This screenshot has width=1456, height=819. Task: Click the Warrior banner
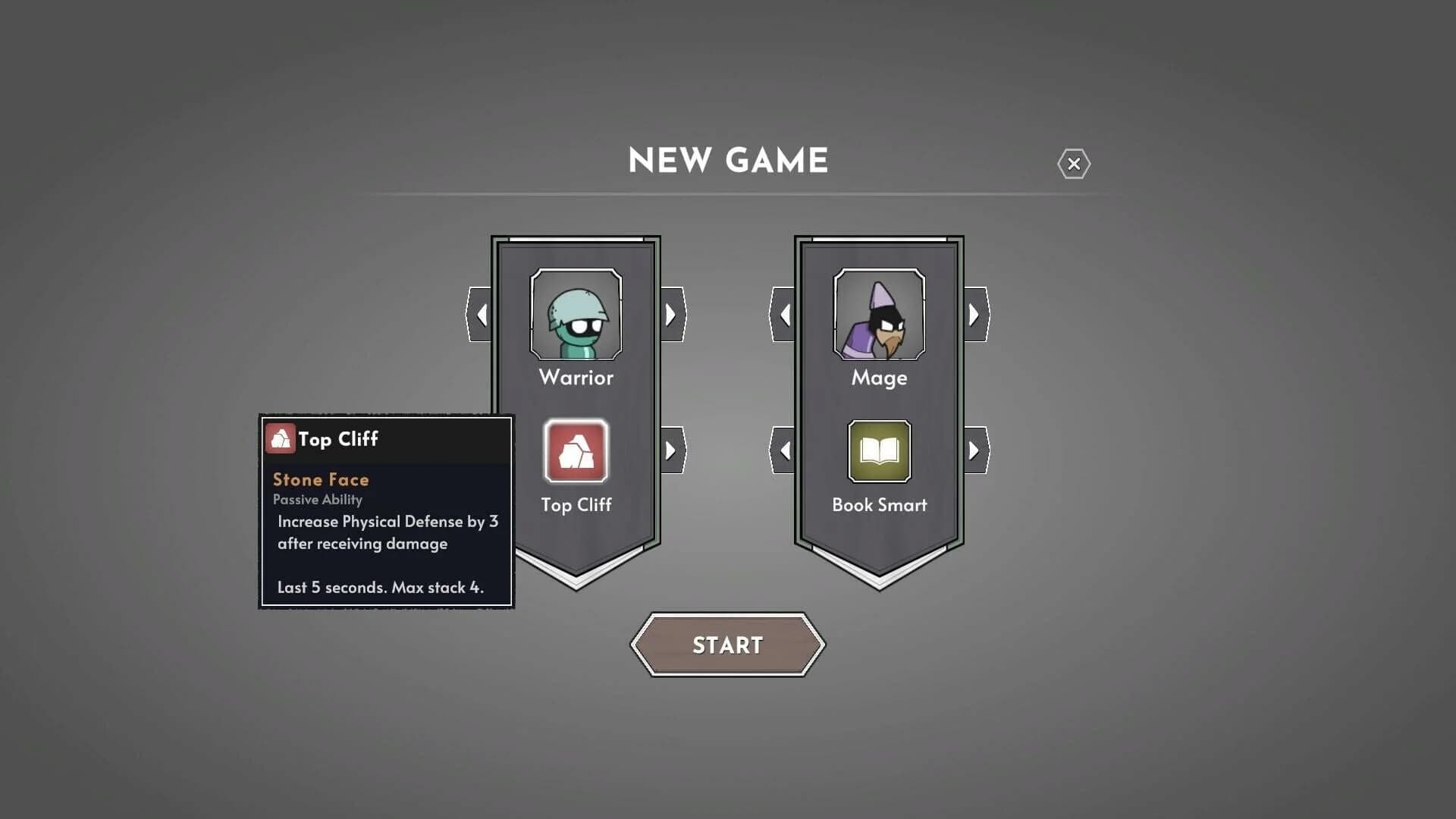pyautogui.click(x=576, y=409)
